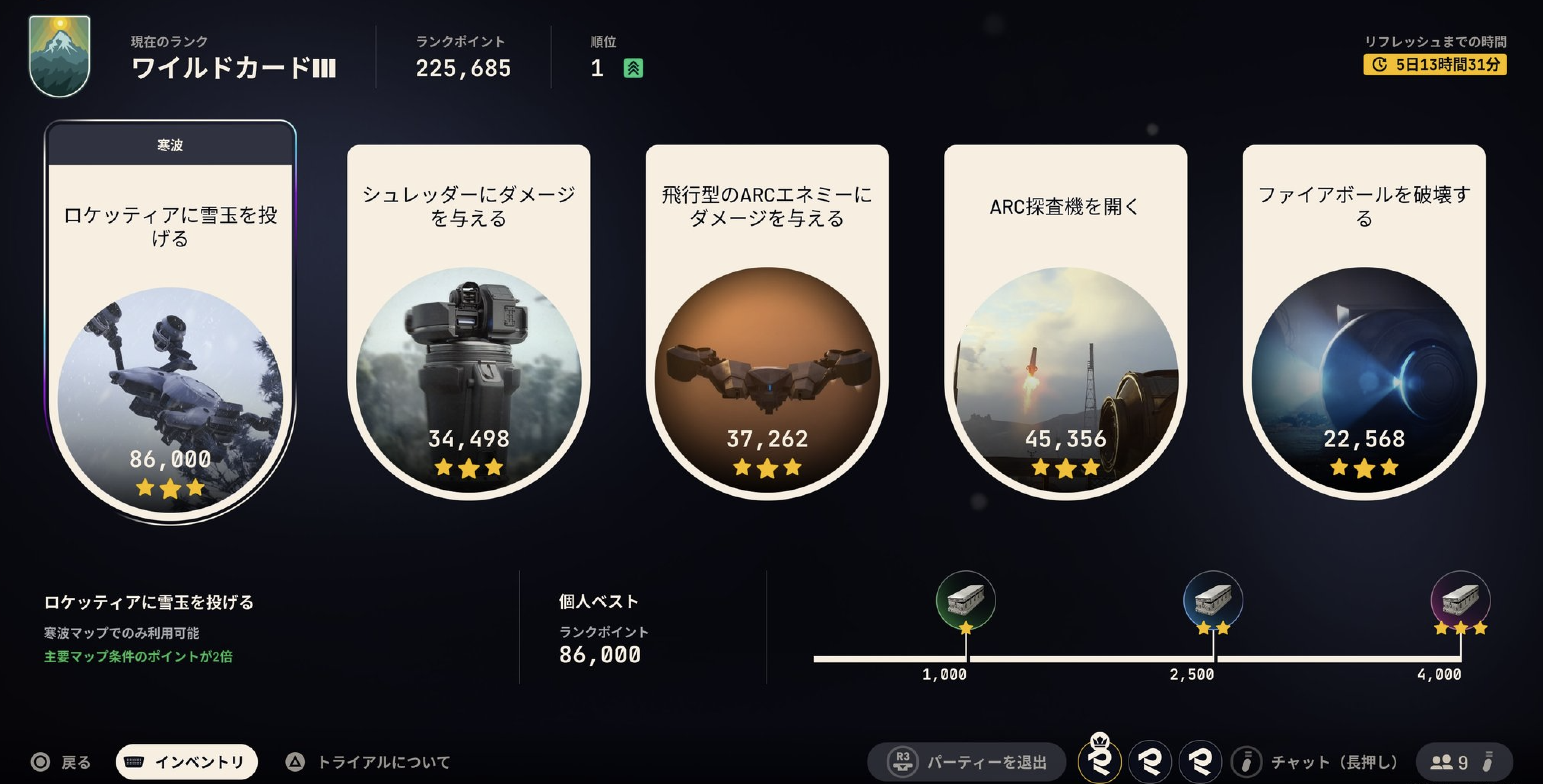Viewport: 1543px width, 784px height.
Task: Open the ワイルドカードIII rank emblem
Action: [x=59, y=56]
